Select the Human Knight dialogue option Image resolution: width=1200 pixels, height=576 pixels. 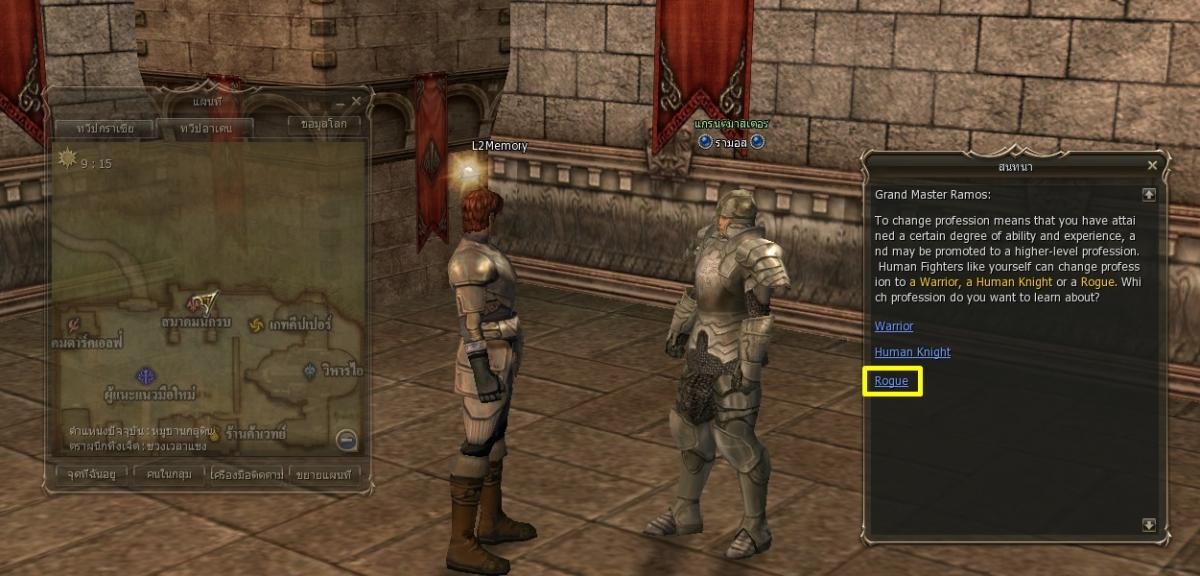[x=912, y=352]
